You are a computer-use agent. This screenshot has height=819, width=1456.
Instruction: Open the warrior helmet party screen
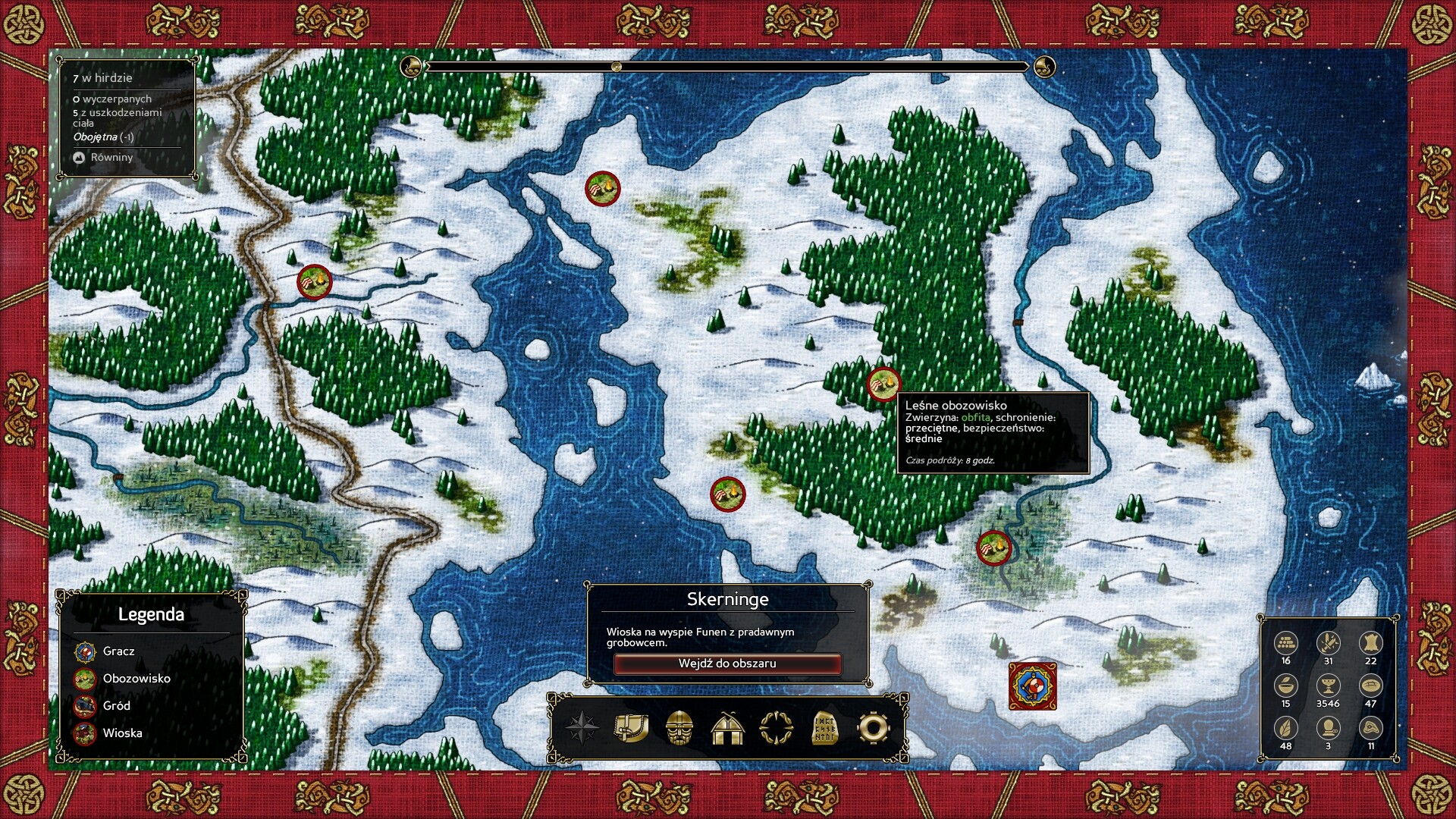click(x=679, y=728)
